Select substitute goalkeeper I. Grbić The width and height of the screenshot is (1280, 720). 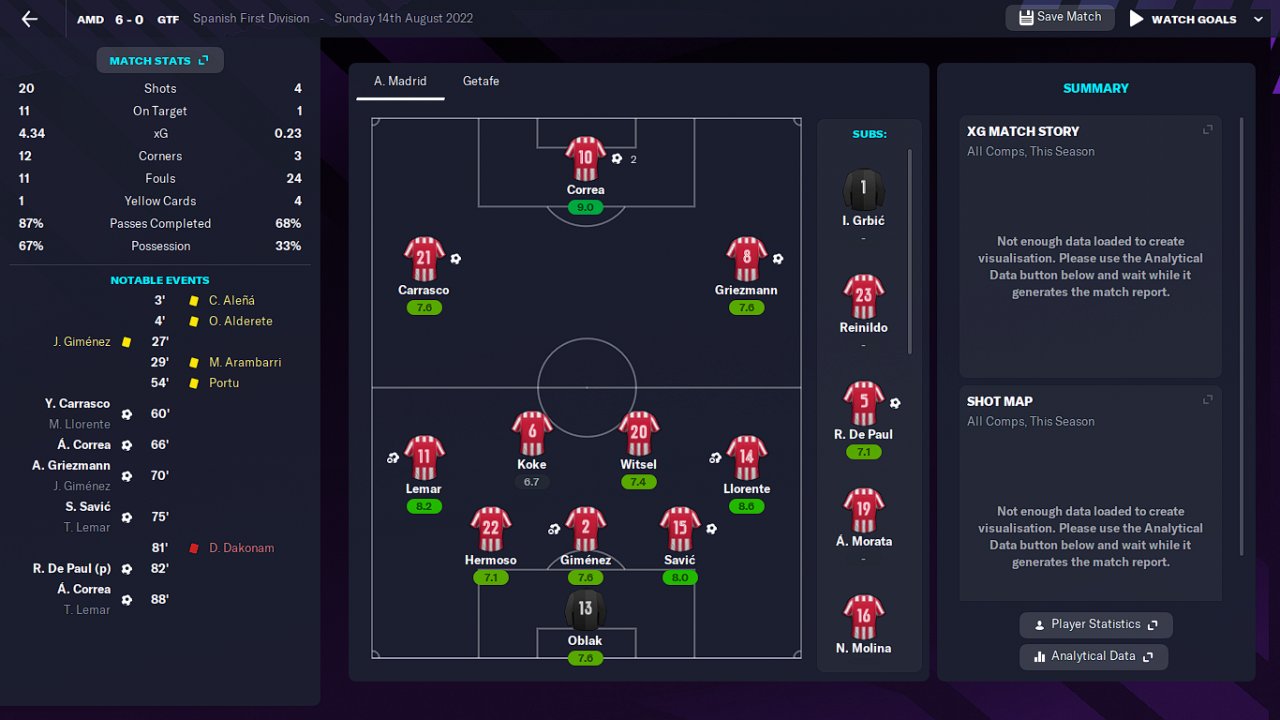(863, 190)
